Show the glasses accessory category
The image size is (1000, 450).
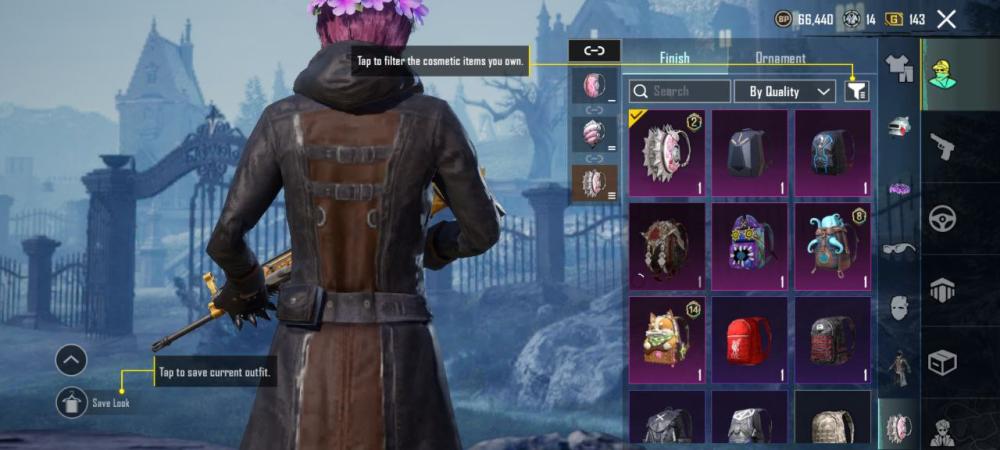click(x=899, y=250)
